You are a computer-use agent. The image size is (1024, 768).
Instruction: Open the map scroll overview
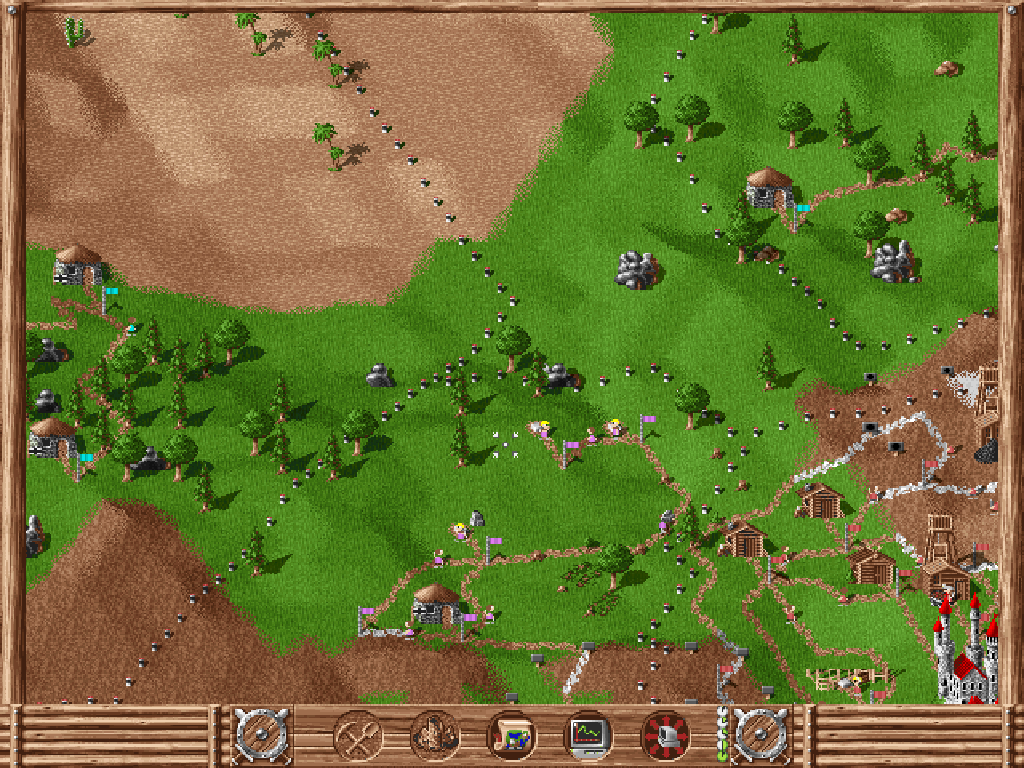coord(512,736)
